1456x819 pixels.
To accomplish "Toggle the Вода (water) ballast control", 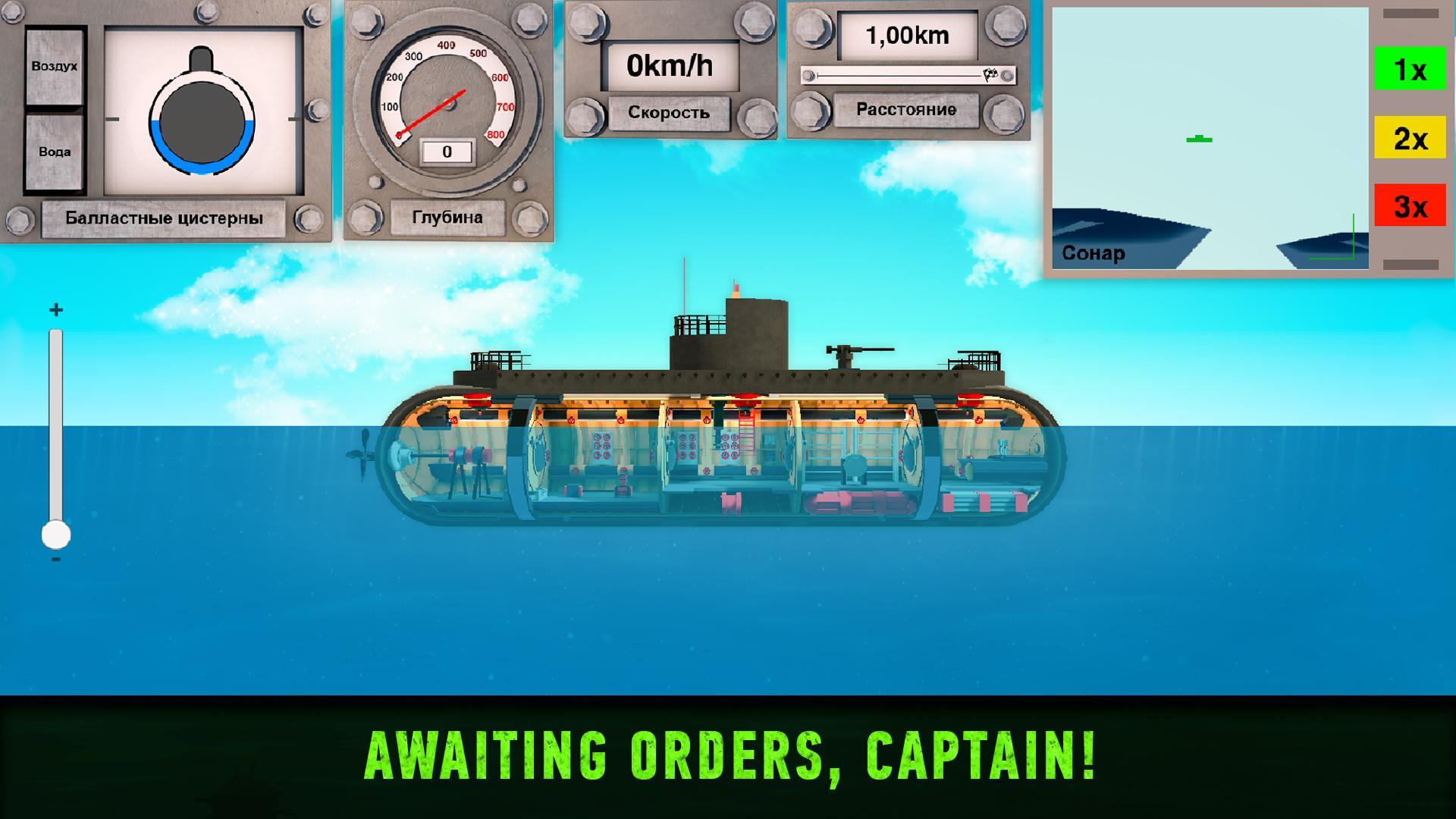I will point(53,151).
